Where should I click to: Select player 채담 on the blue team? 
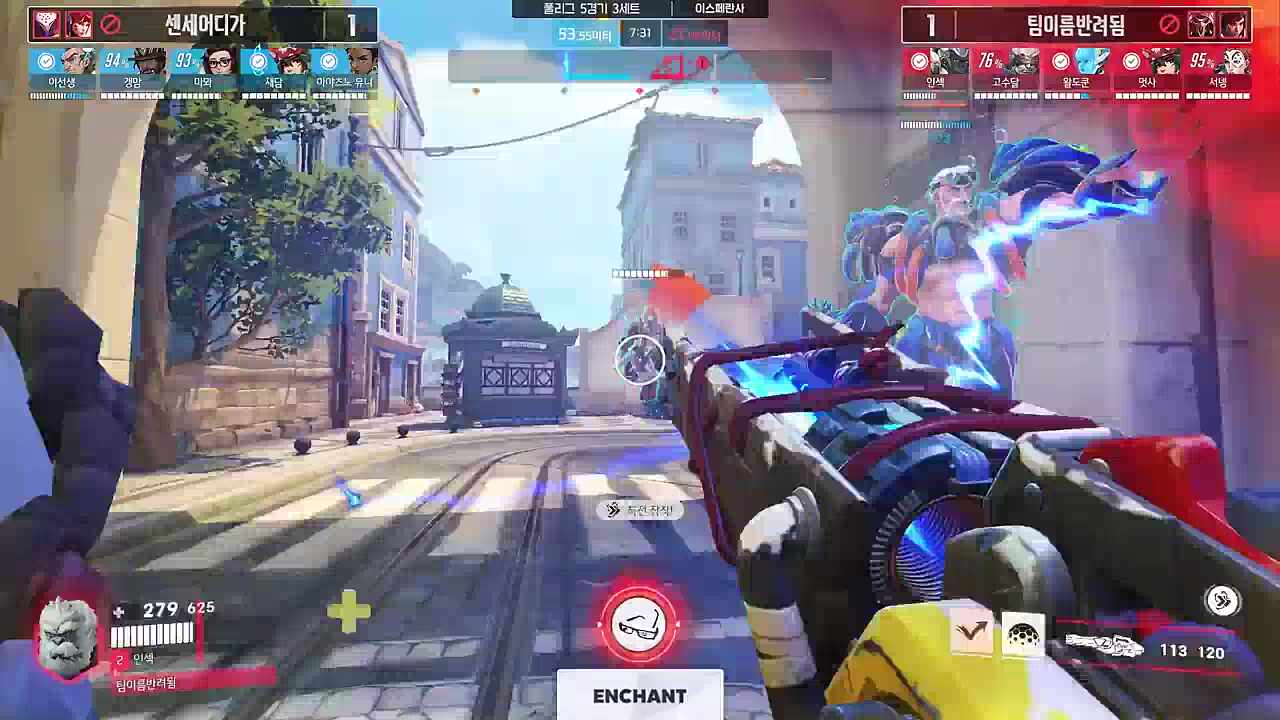point(273,71)
